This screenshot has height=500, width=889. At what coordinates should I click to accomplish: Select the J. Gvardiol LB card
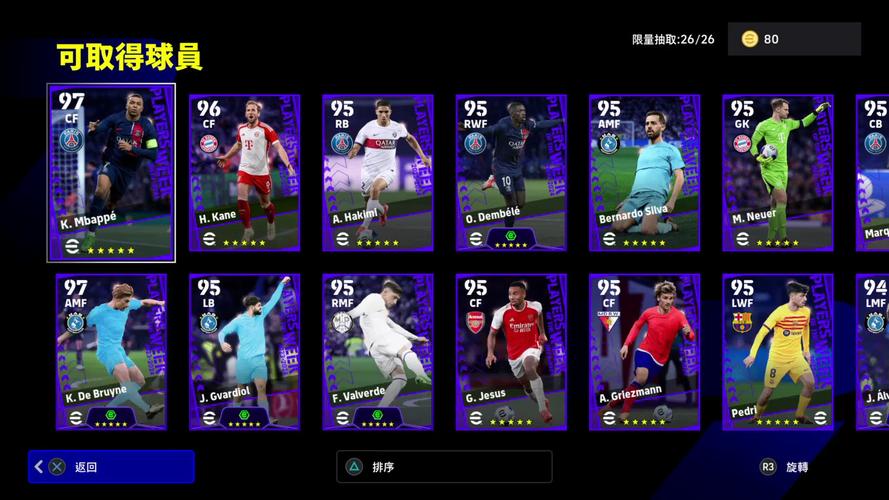coord(244,352)
